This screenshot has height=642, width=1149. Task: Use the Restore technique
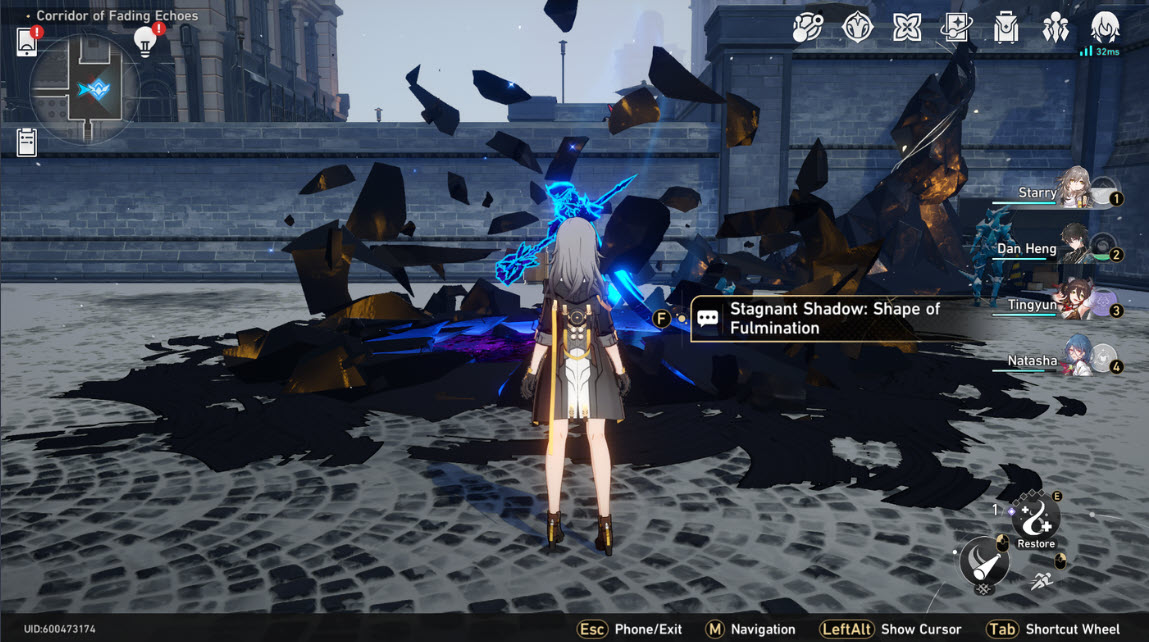1036,519
